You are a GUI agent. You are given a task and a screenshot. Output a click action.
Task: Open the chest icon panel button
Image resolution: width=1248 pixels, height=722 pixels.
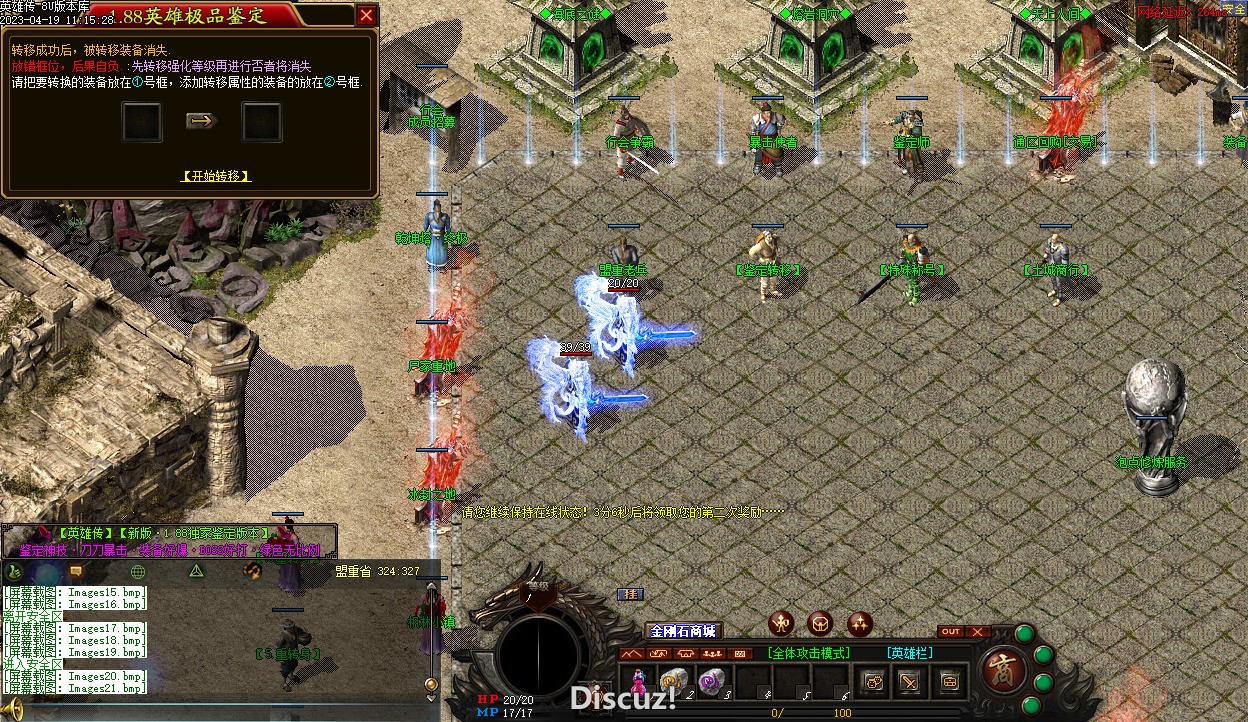point(949,682)
